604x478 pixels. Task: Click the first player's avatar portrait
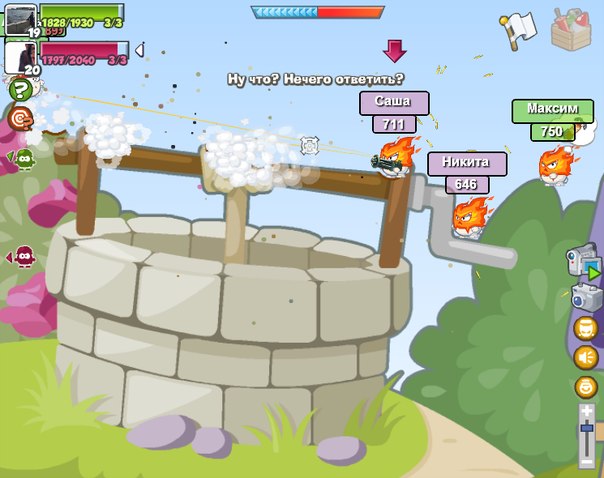pos(20,19)
